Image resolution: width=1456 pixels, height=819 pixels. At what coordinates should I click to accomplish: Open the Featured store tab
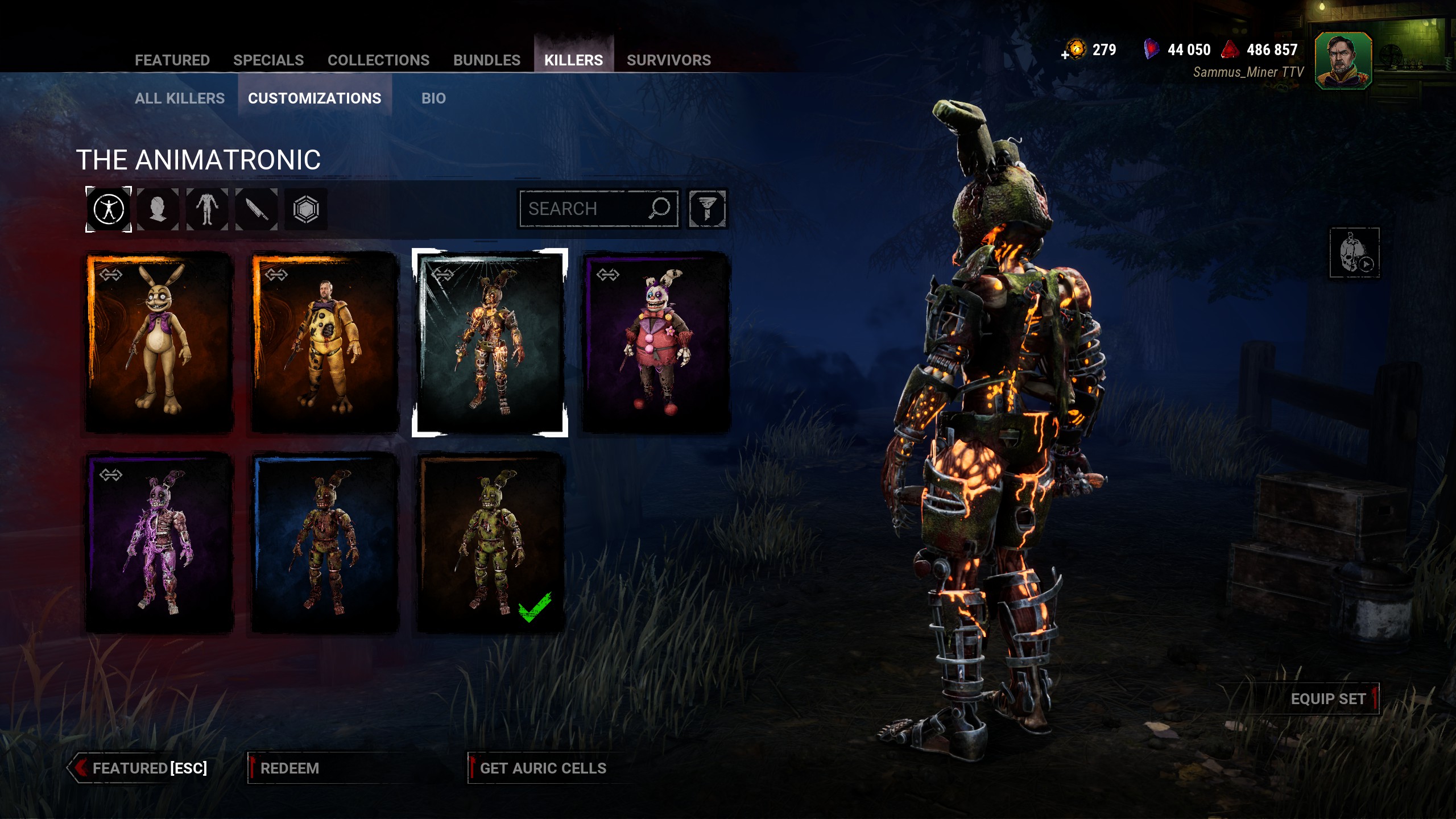172,60
